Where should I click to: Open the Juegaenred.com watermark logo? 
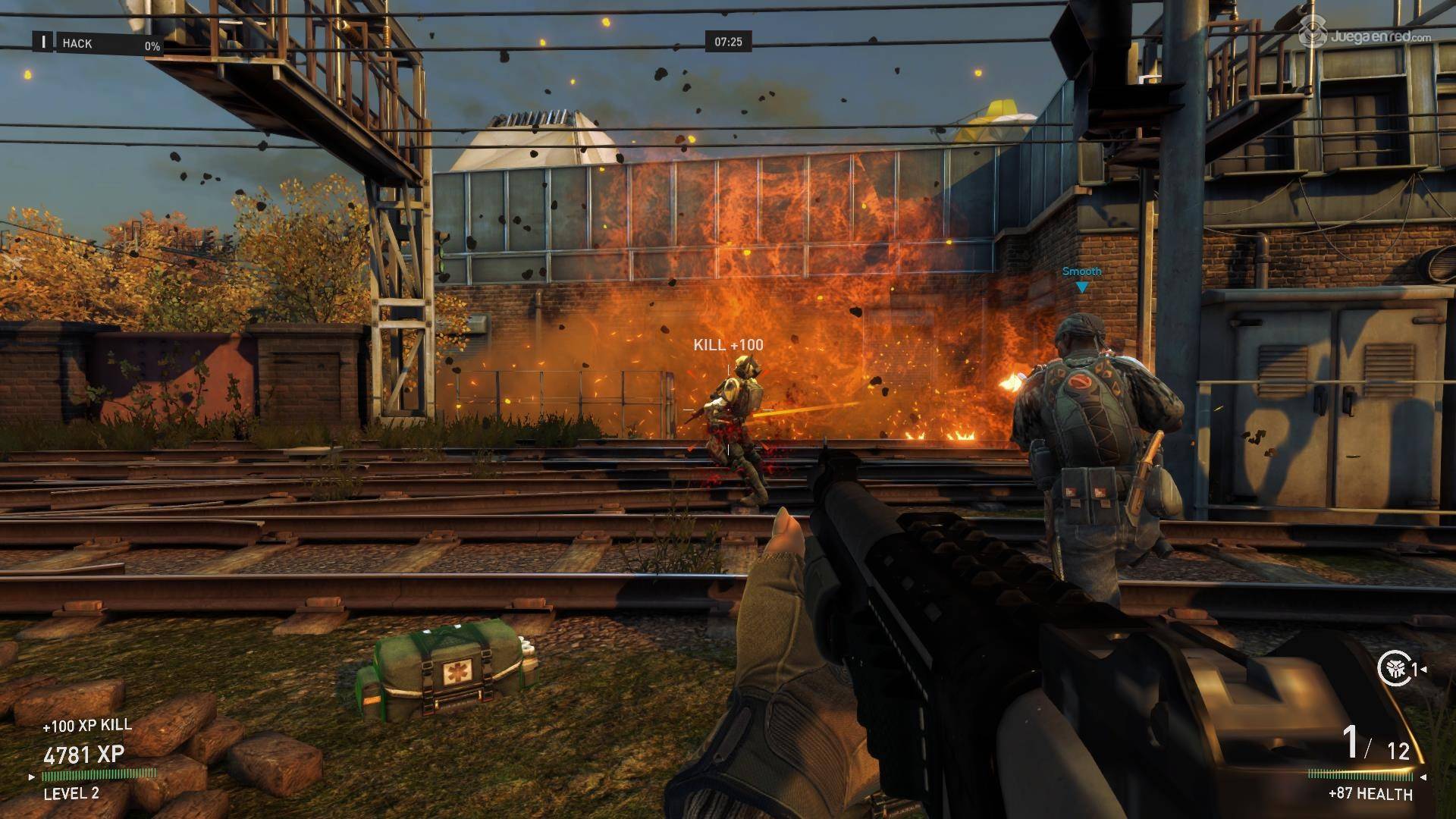[1354, 33]
